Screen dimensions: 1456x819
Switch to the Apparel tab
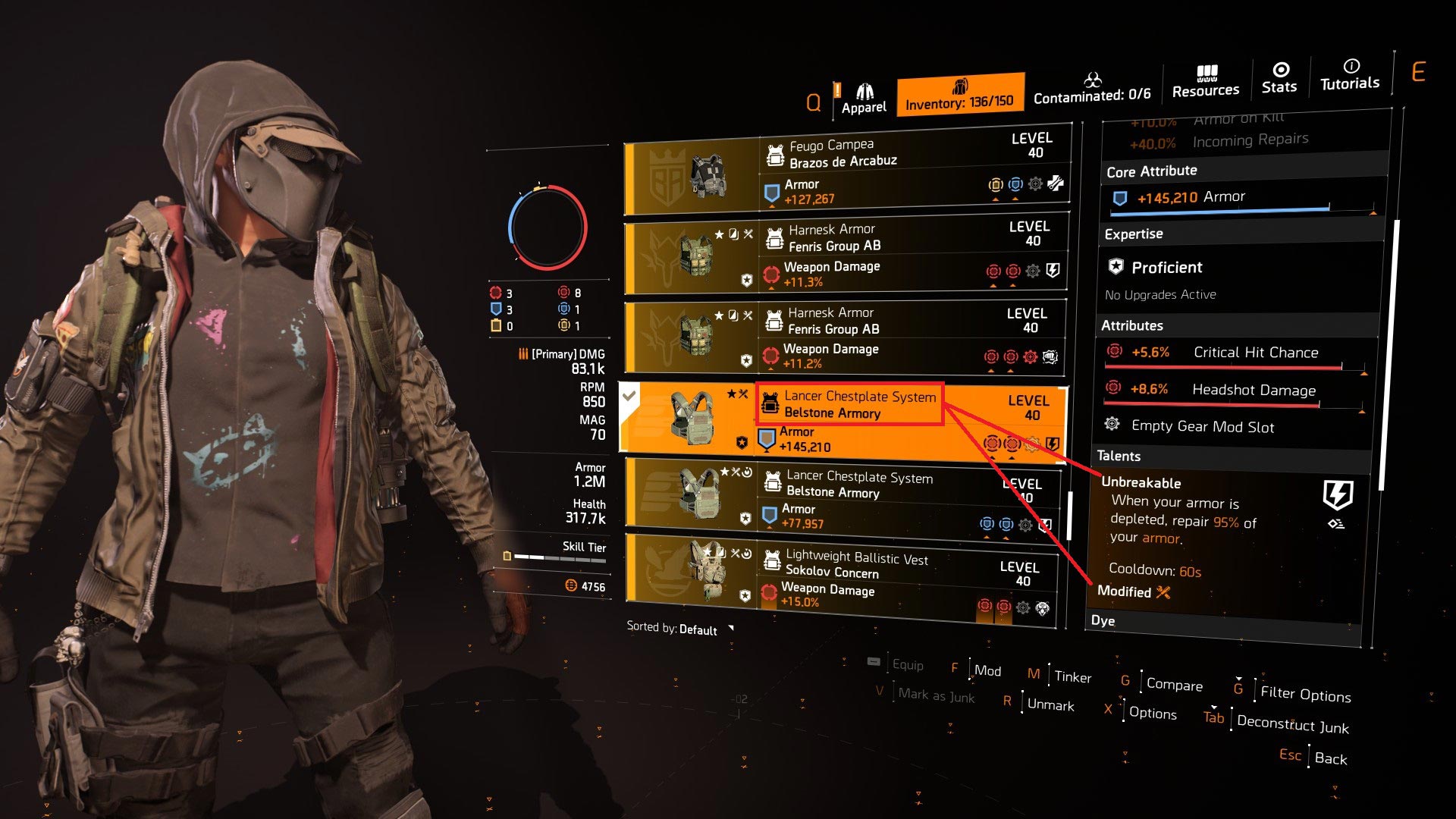(x=864, y=99)
